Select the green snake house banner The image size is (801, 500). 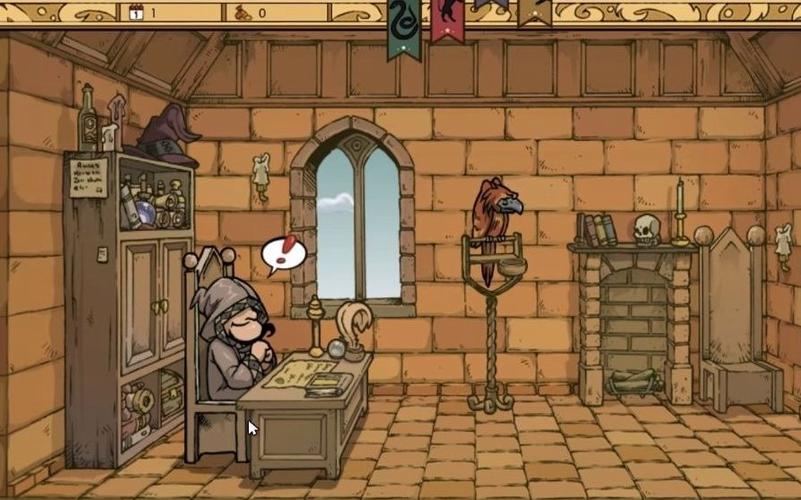[x=404, y=24]
